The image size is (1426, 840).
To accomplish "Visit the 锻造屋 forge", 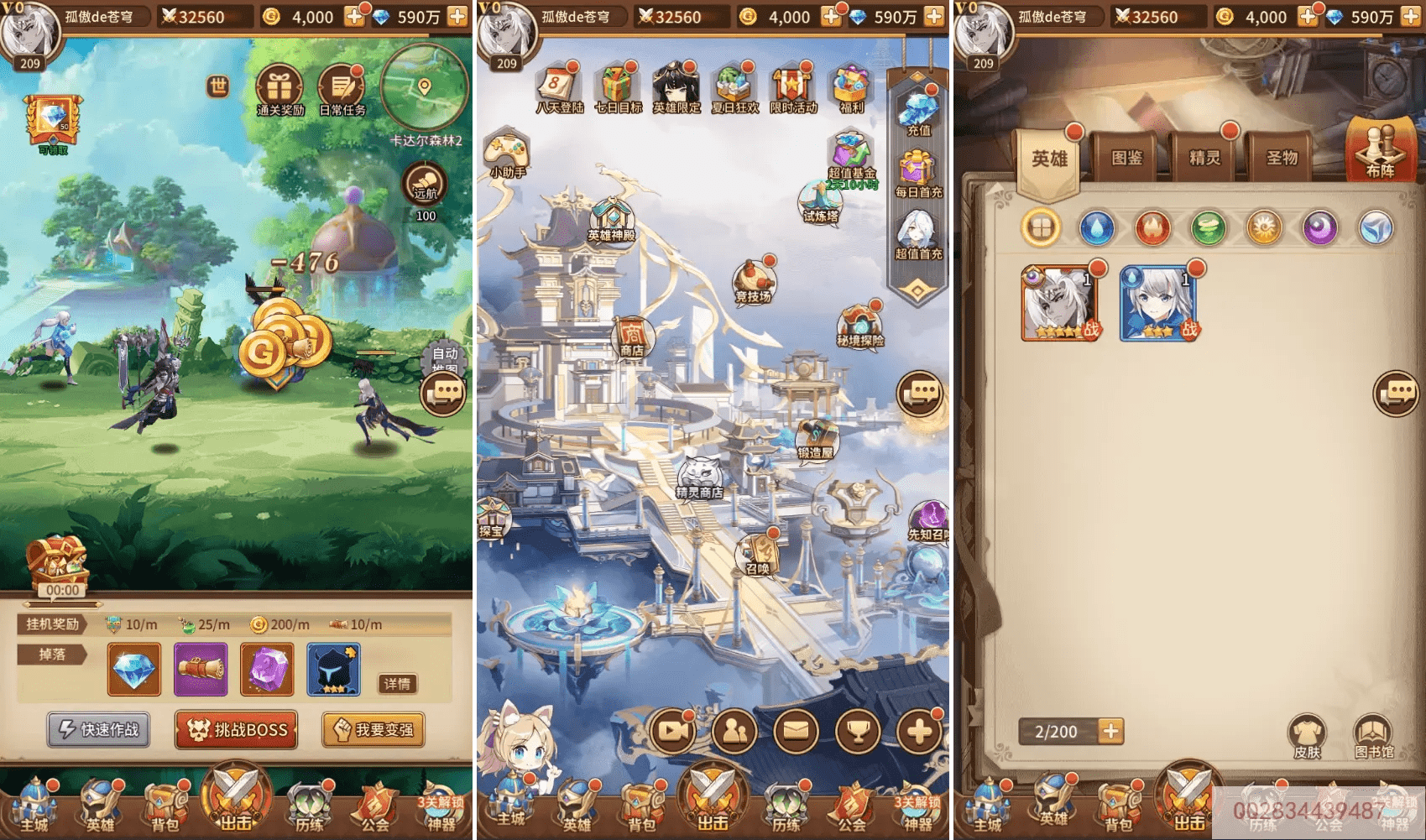I will (x=816, y=439).
